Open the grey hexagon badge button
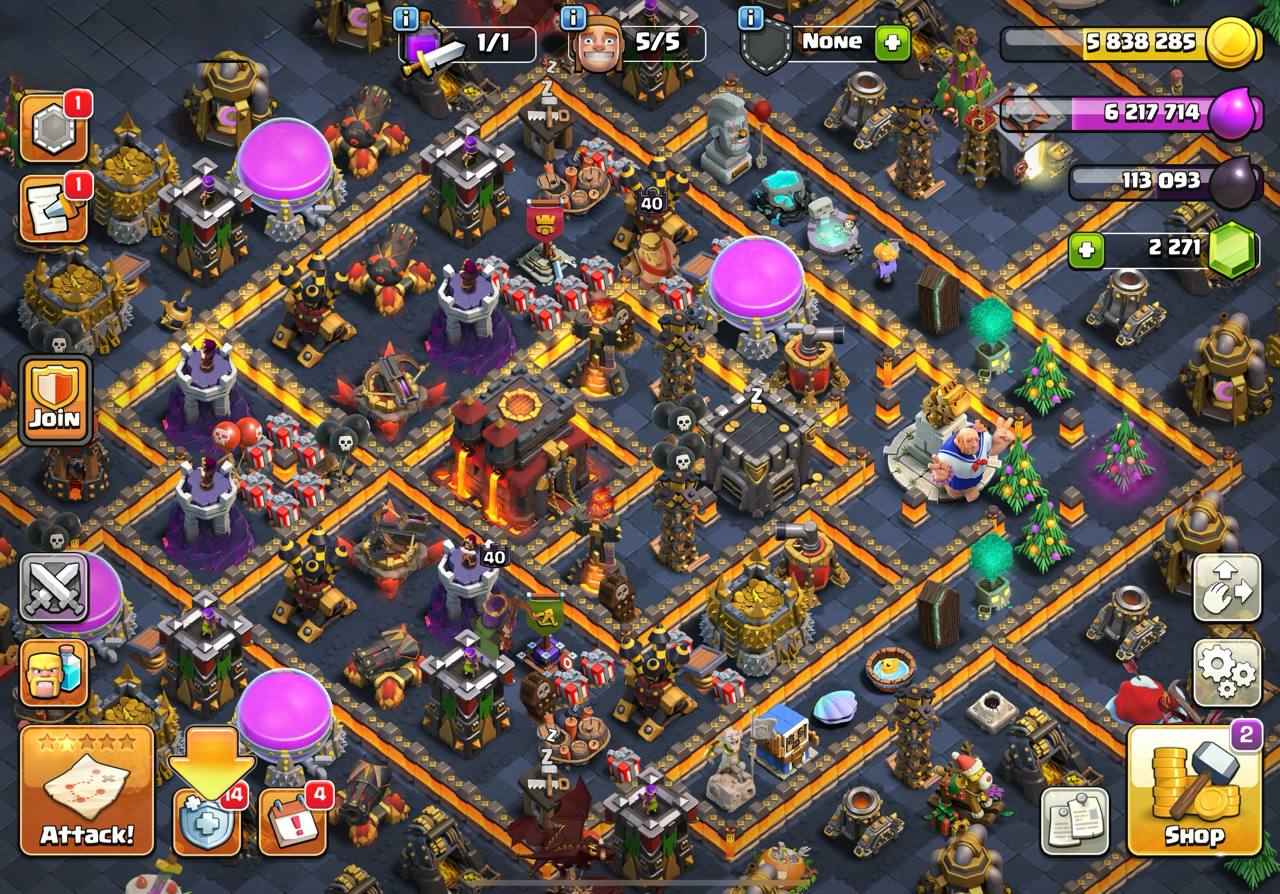 53,129
